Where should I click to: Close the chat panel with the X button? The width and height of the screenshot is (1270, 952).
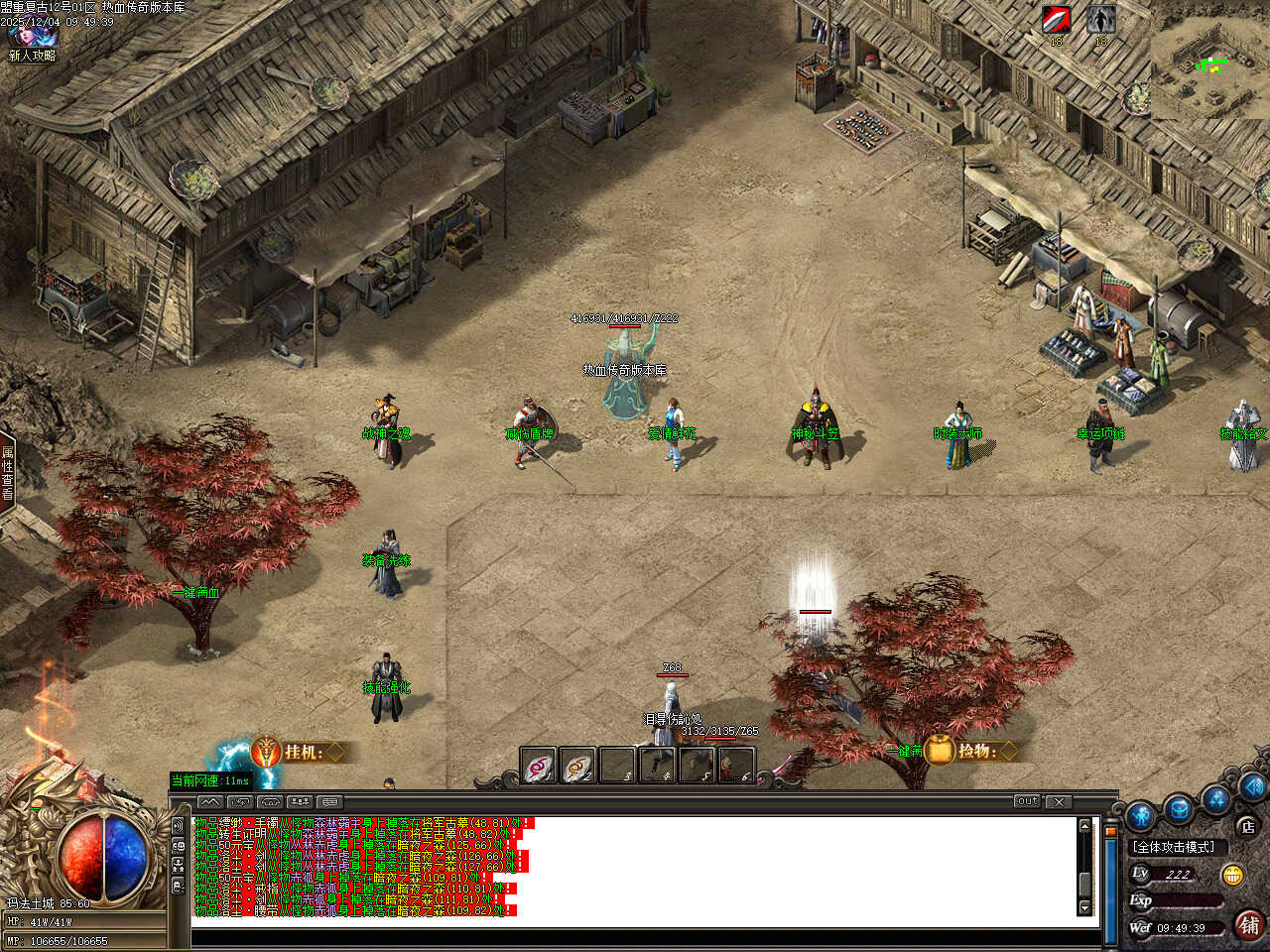click(x=1059, y=801)
